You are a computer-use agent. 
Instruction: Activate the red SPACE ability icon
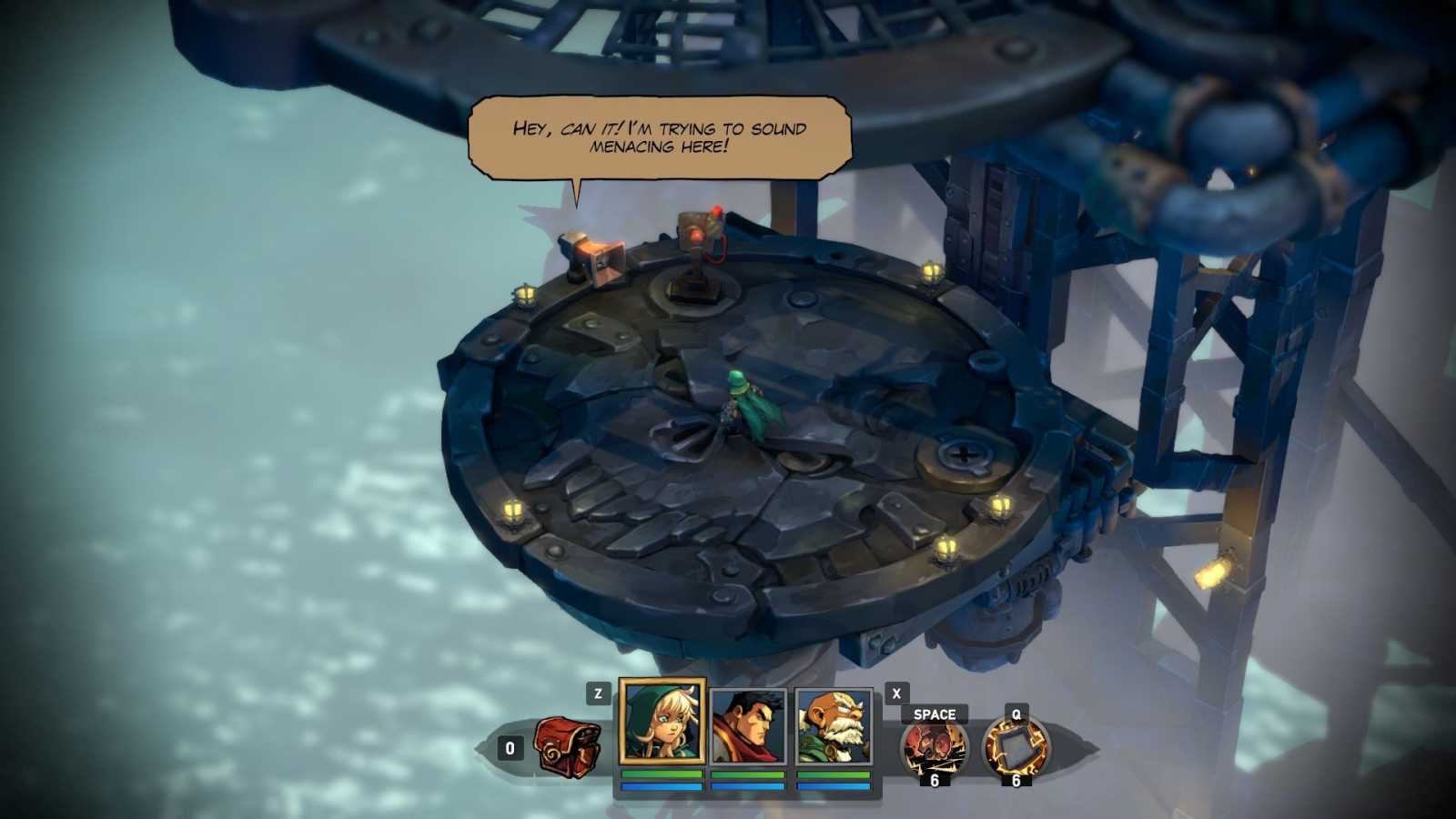pos(934,748)
